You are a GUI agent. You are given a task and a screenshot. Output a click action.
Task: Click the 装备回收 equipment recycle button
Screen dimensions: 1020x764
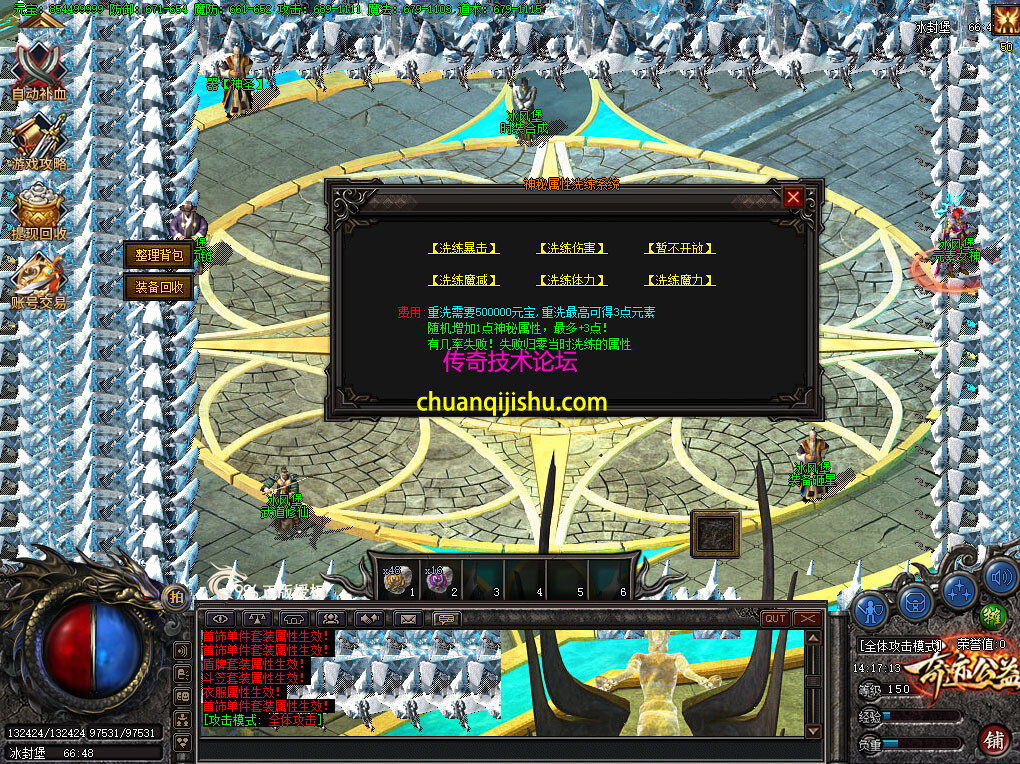pos(159,287)
